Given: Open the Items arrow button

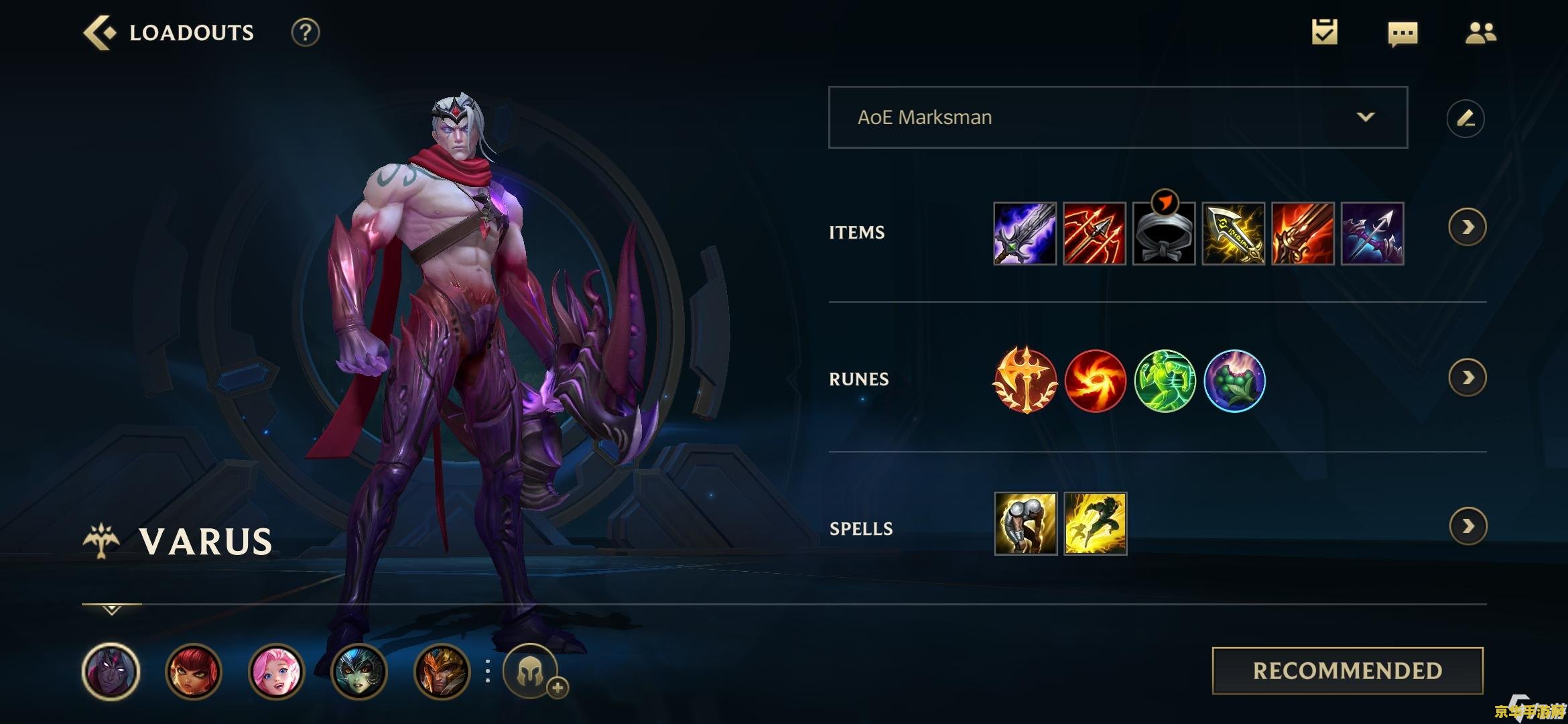Looking at the screenshot, I should (1467, 227).
